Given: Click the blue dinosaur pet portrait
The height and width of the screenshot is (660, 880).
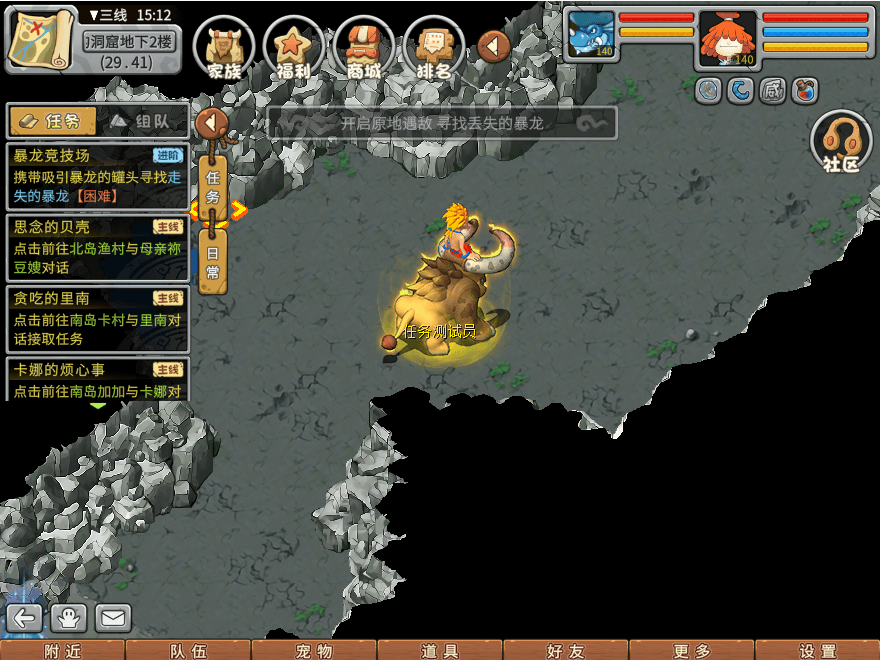Looking at the screenshot, I should coord(591,36).
